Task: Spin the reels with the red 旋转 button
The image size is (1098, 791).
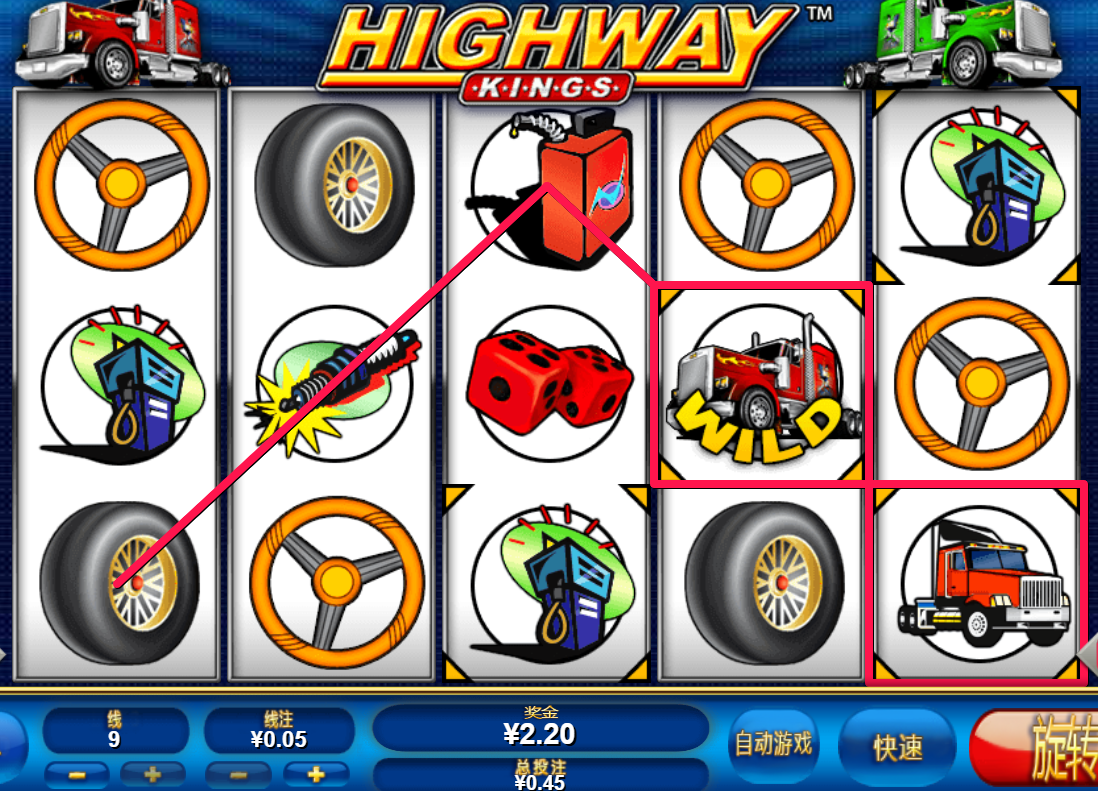Action: pyautogui.click(x=1040, y=747)
